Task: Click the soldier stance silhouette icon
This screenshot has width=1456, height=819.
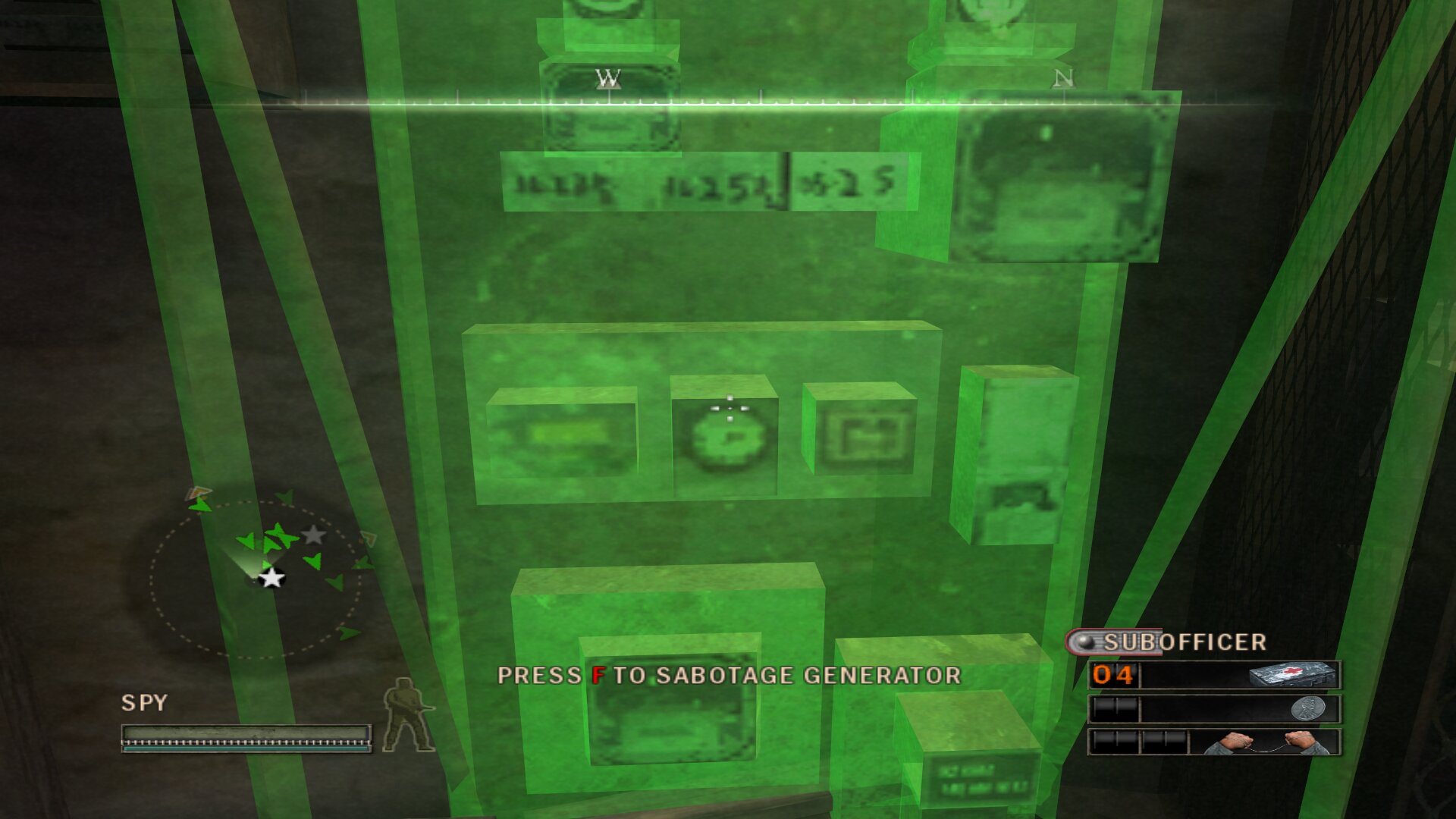Action: [x=407, y=716]
